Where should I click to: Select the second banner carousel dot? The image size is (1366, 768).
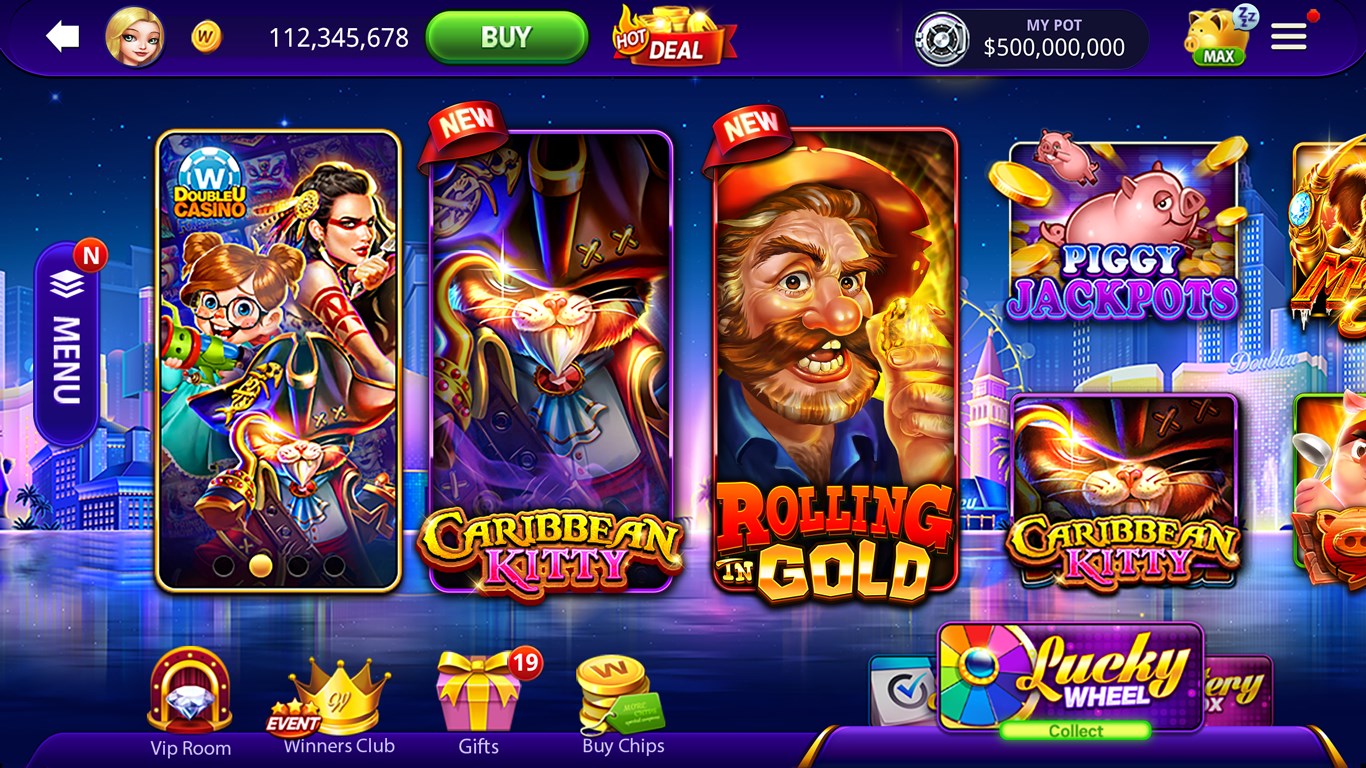click(x=260, y=566)
